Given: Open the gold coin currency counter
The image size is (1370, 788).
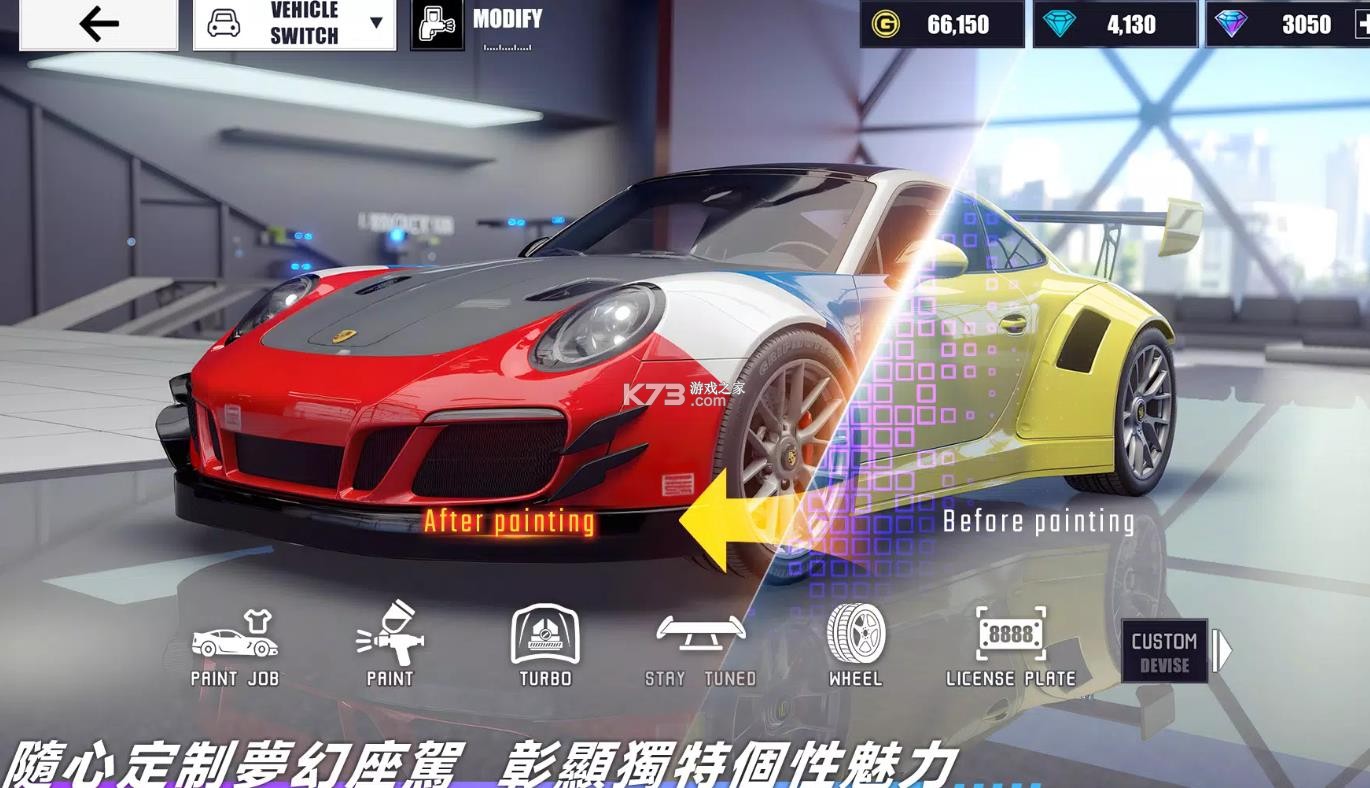Looking at the screenshot, I should [x=941, y=24].
